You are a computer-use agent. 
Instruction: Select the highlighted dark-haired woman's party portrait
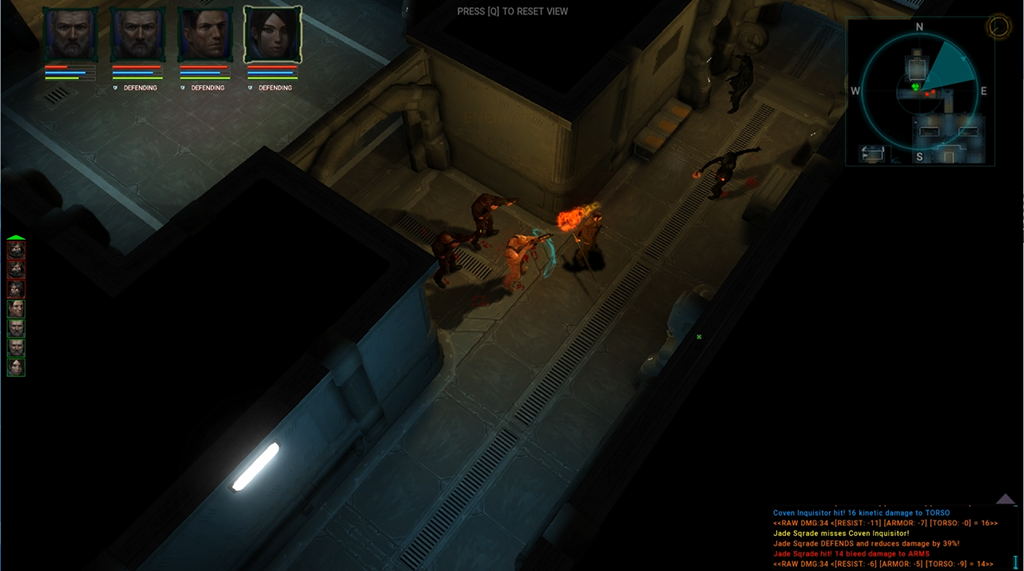[273, 35]
